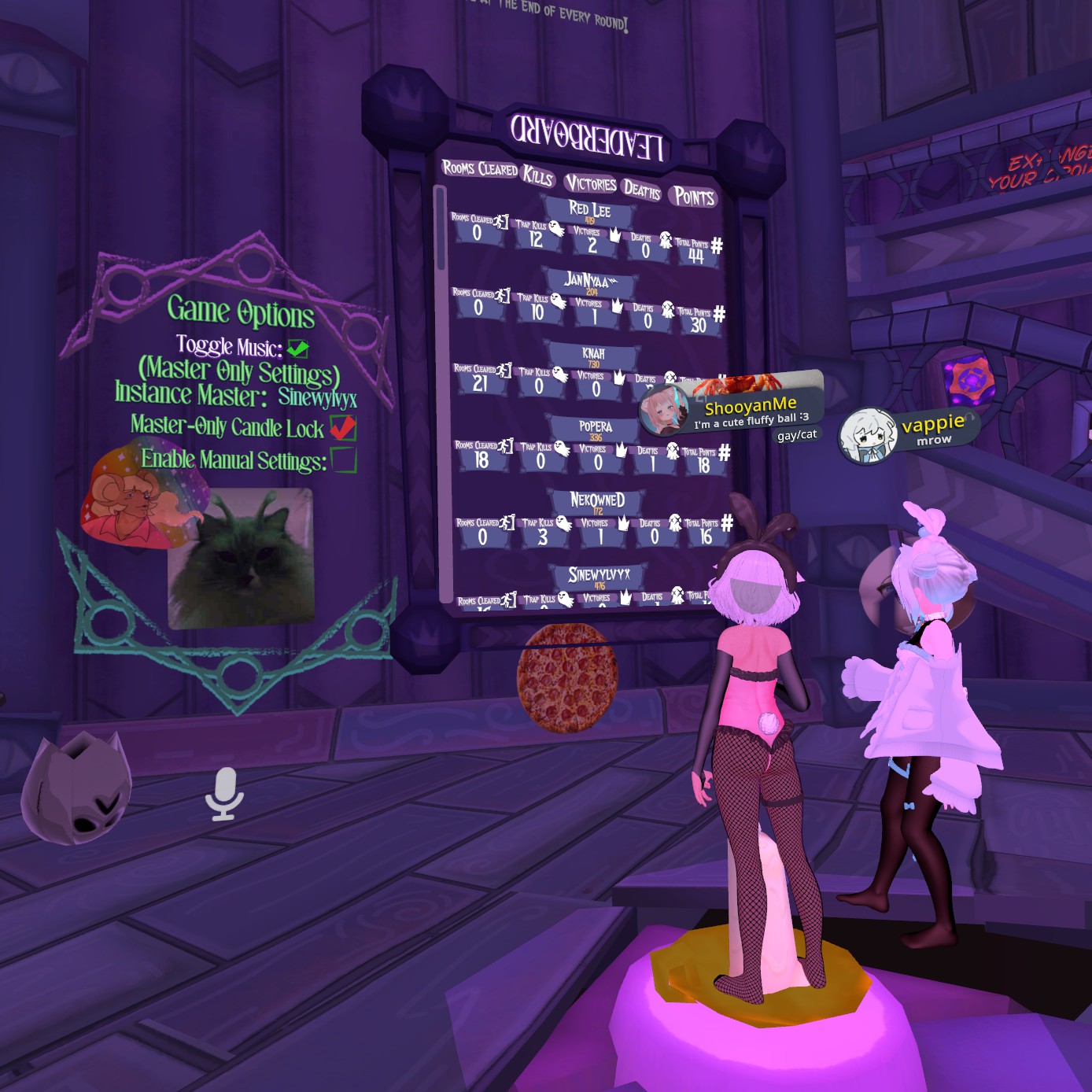The height and width of the screenshot is (1092, 1092).
Task: Sort the leaderboard by Victories
Action: pyautogui.click(x=591, y=184)
